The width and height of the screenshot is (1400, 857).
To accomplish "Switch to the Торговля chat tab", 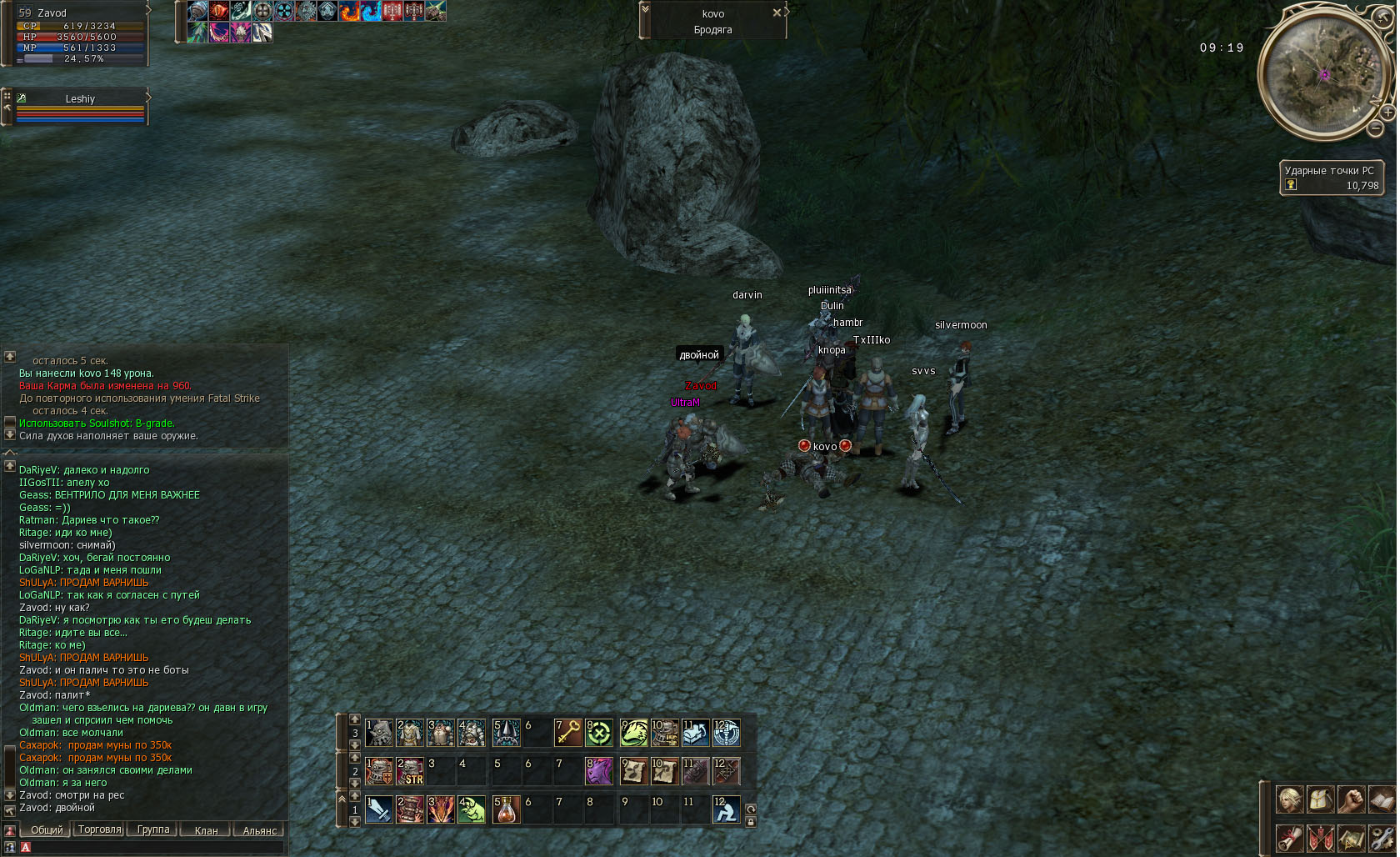I will point(99,829).
